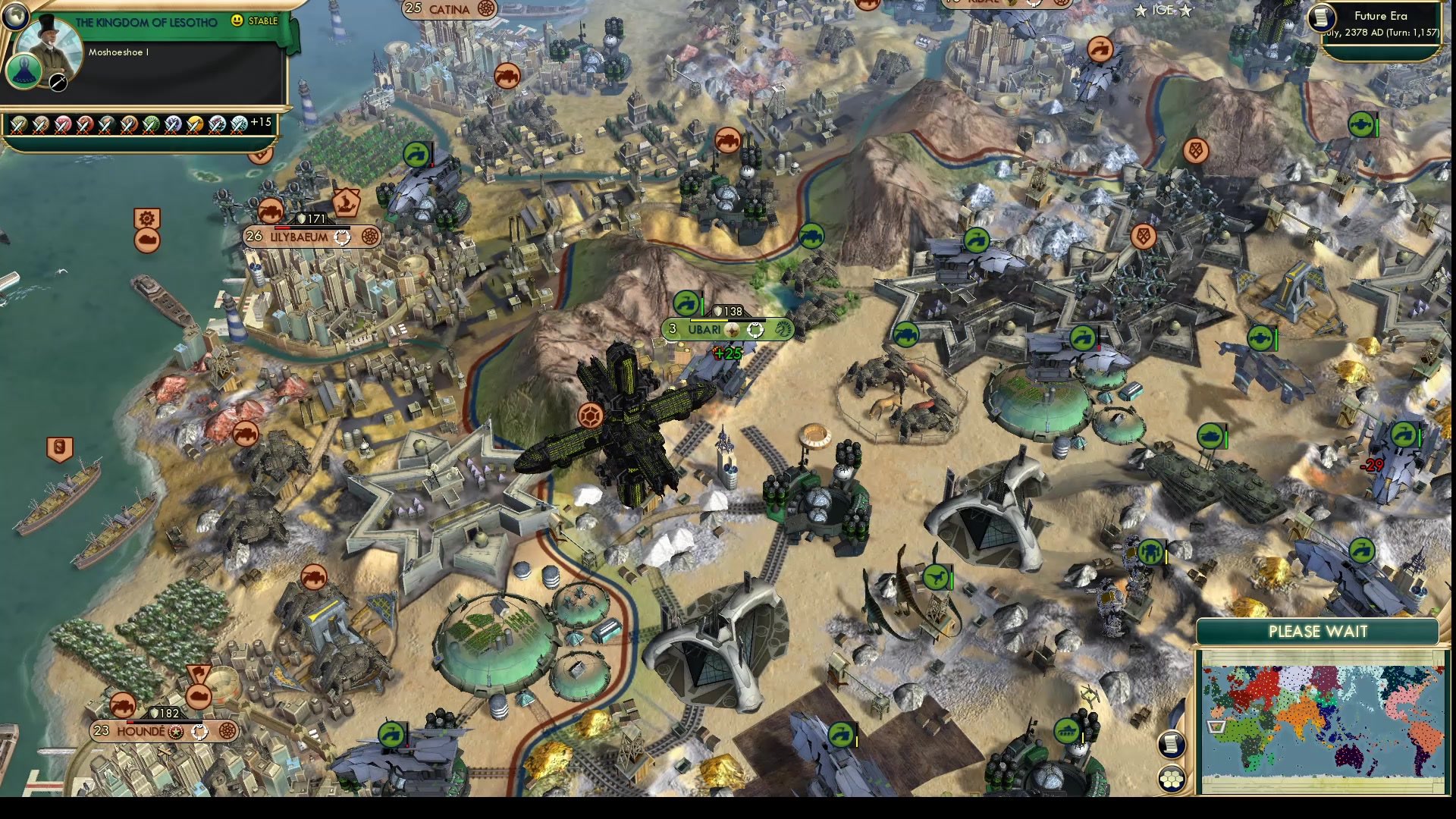Select the tank unit flag beside Ubari

point(686,303)
